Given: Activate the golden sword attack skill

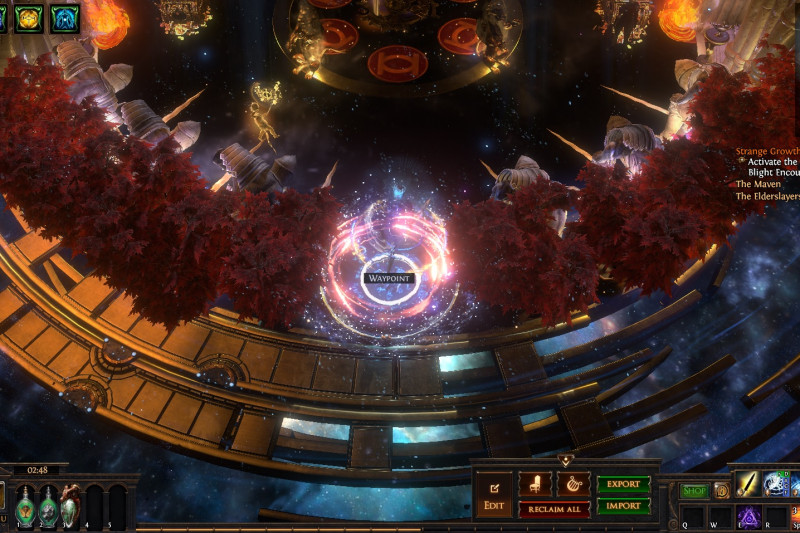Looking at the screenshot, I should click(748, 484).
